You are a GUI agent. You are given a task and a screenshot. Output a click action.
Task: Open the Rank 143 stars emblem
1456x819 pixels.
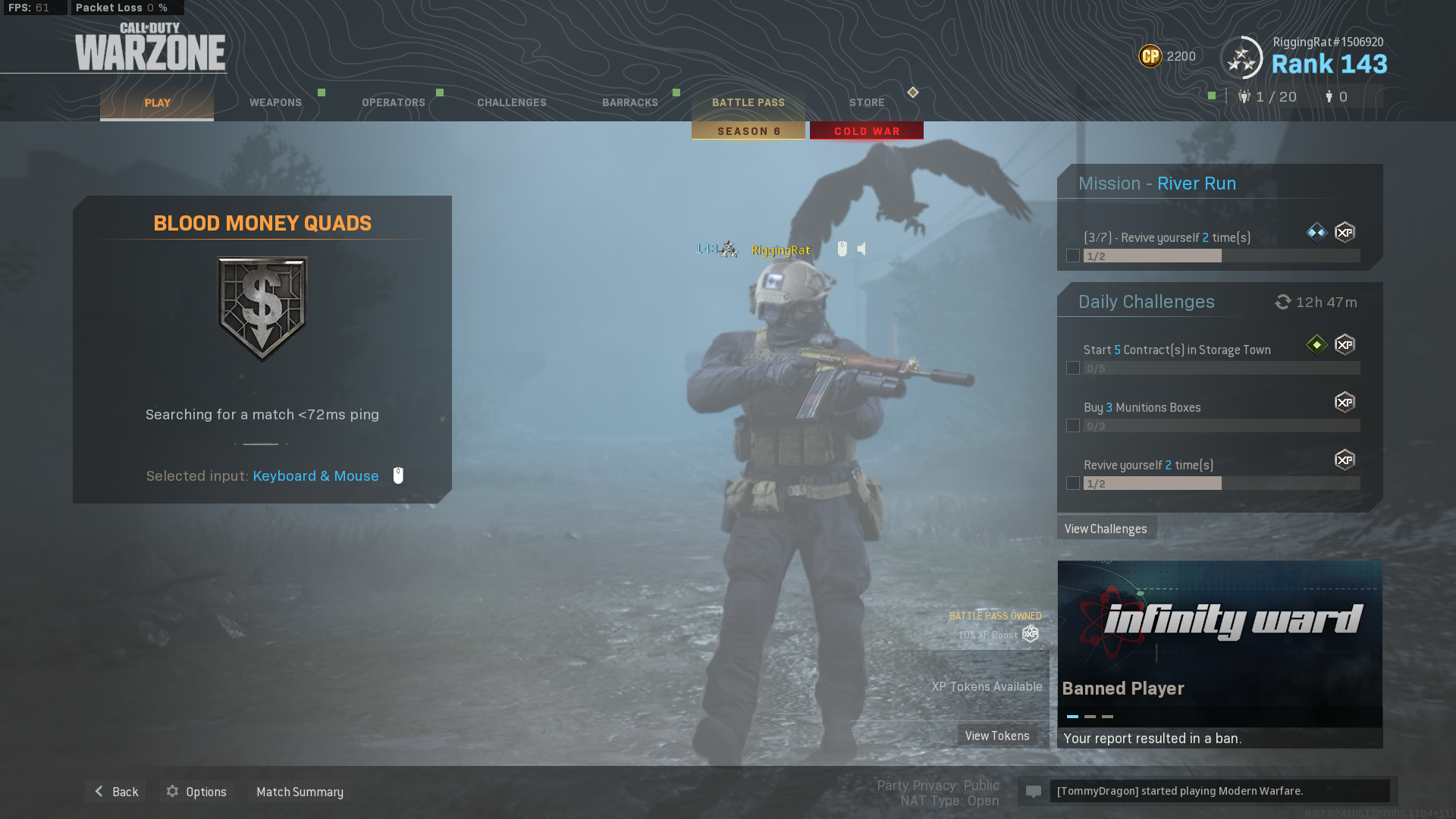coord(1242,57)
